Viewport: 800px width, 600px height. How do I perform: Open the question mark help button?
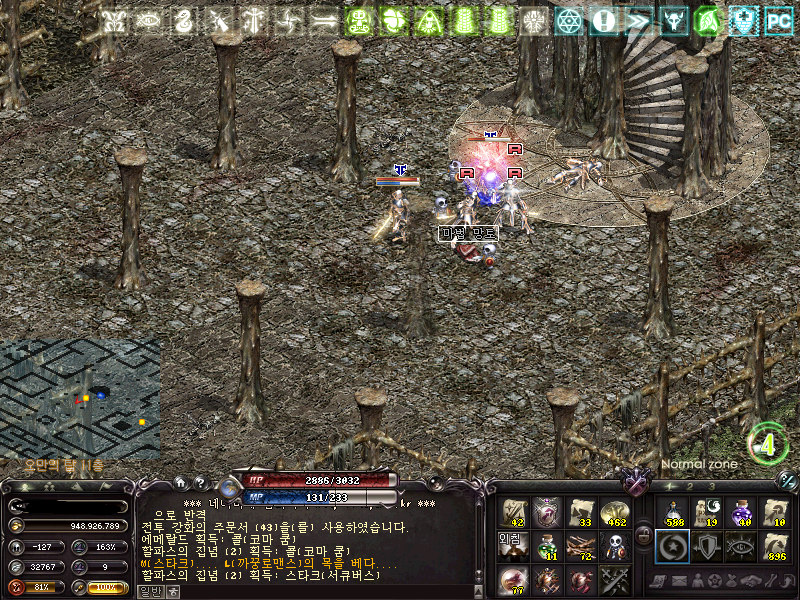click(199, 483)
